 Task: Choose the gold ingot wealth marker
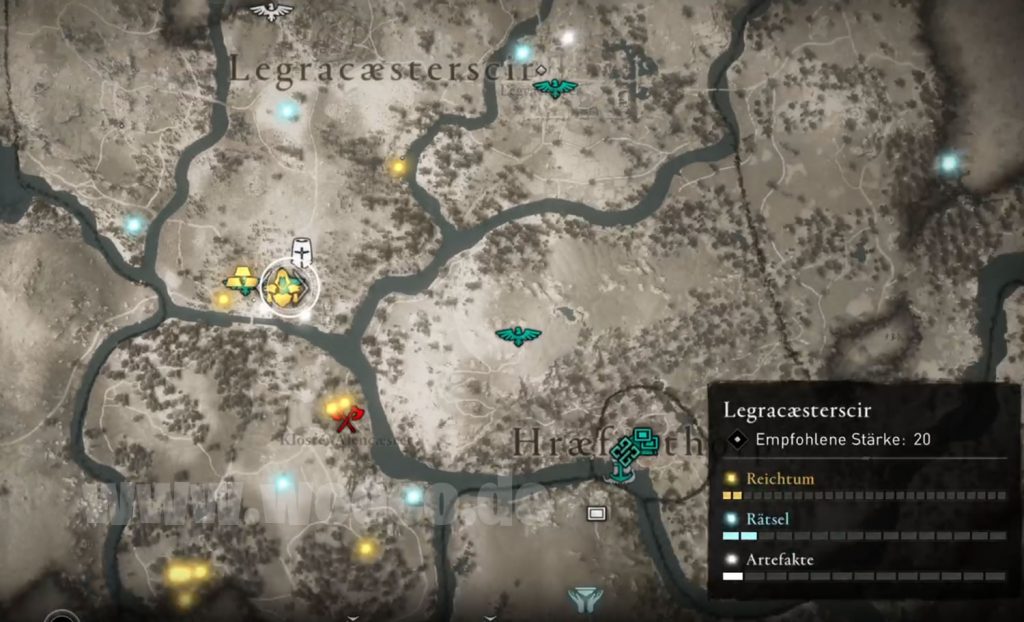pyautogui.click(x=241, y=280)
